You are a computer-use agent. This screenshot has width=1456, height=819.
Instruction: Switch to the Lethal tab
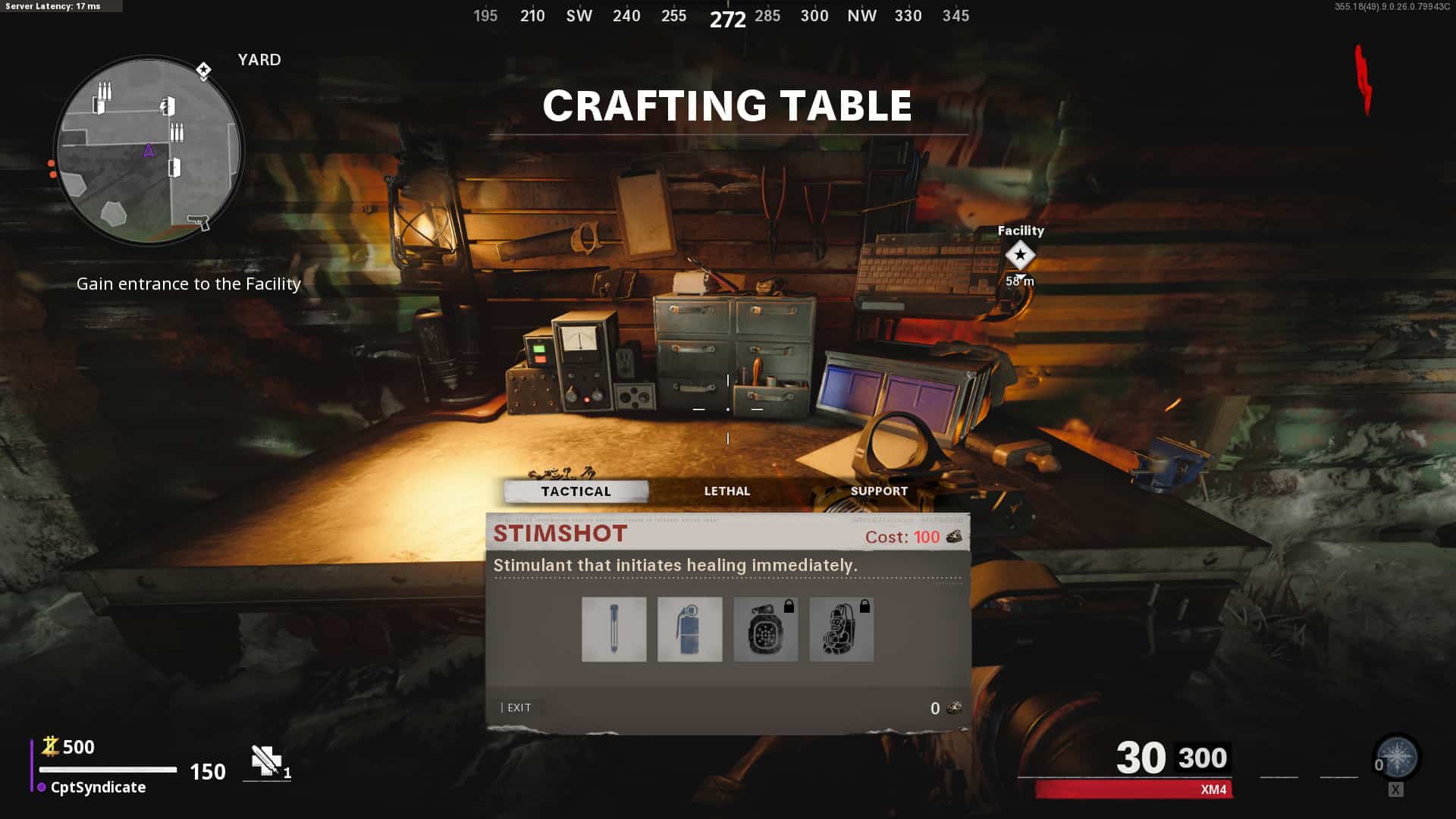pos(726,491)
